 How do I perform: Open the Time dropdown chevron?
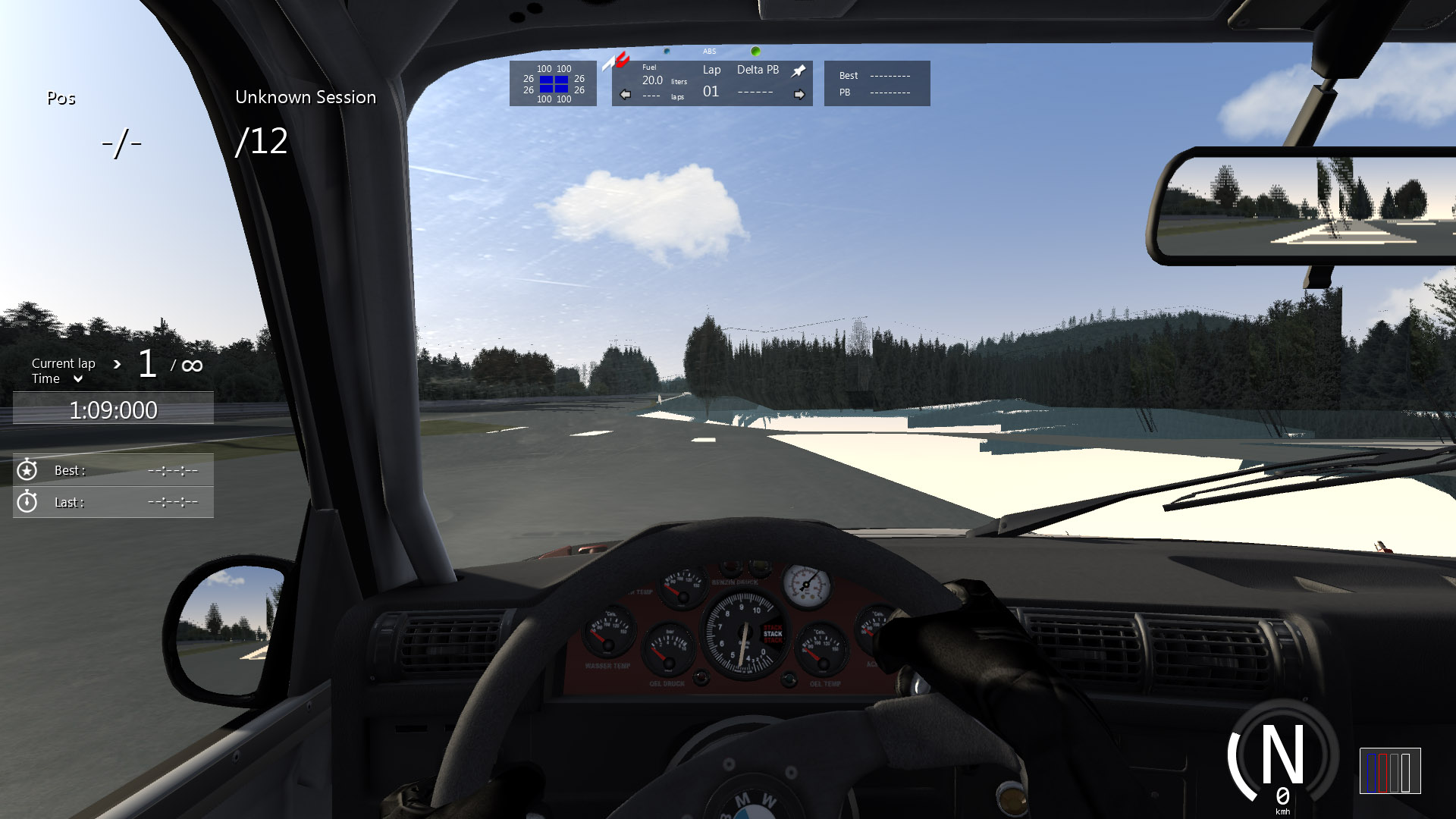[77, 379]
